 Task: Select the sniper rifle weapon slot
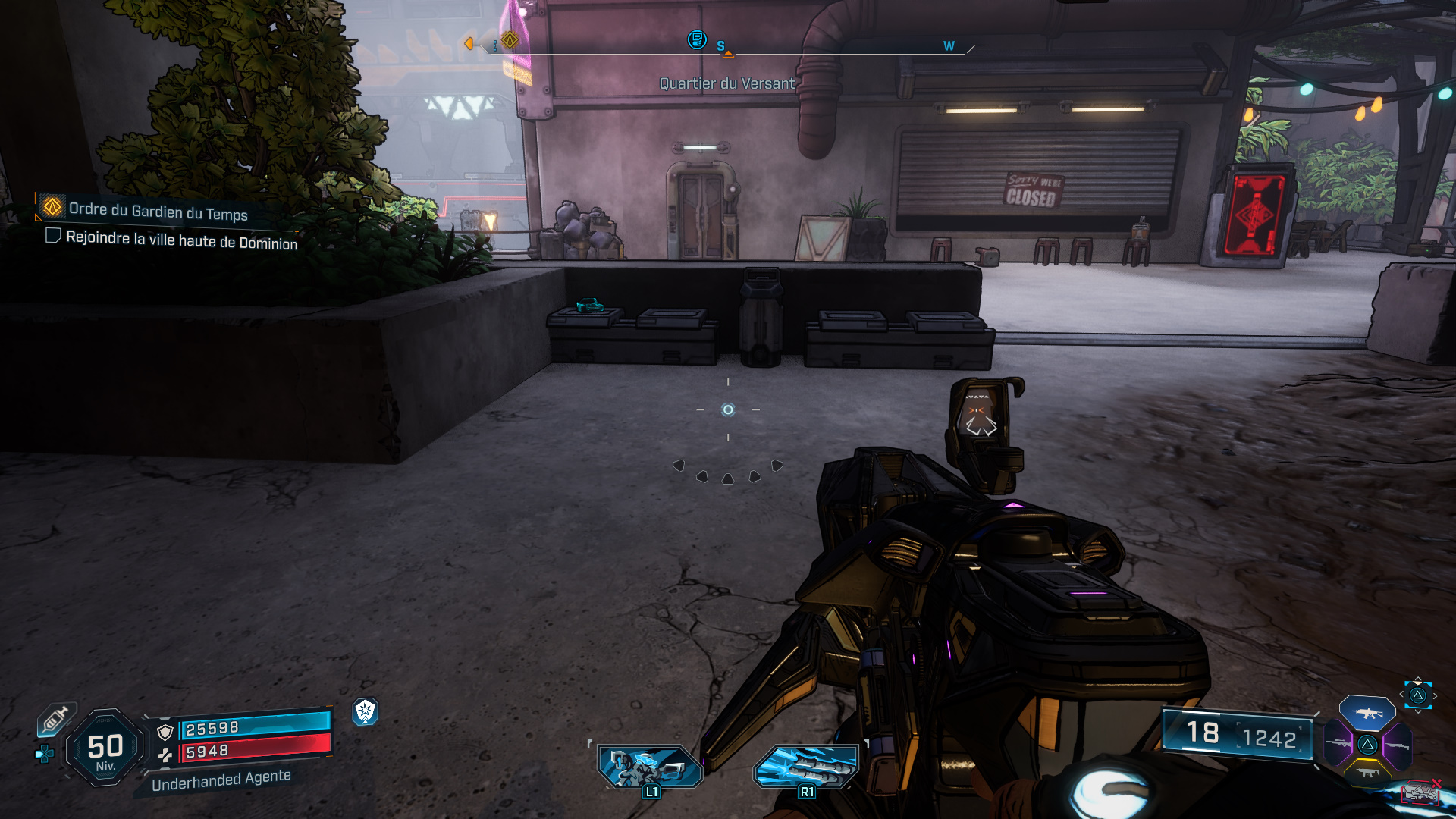[1338, 743]
